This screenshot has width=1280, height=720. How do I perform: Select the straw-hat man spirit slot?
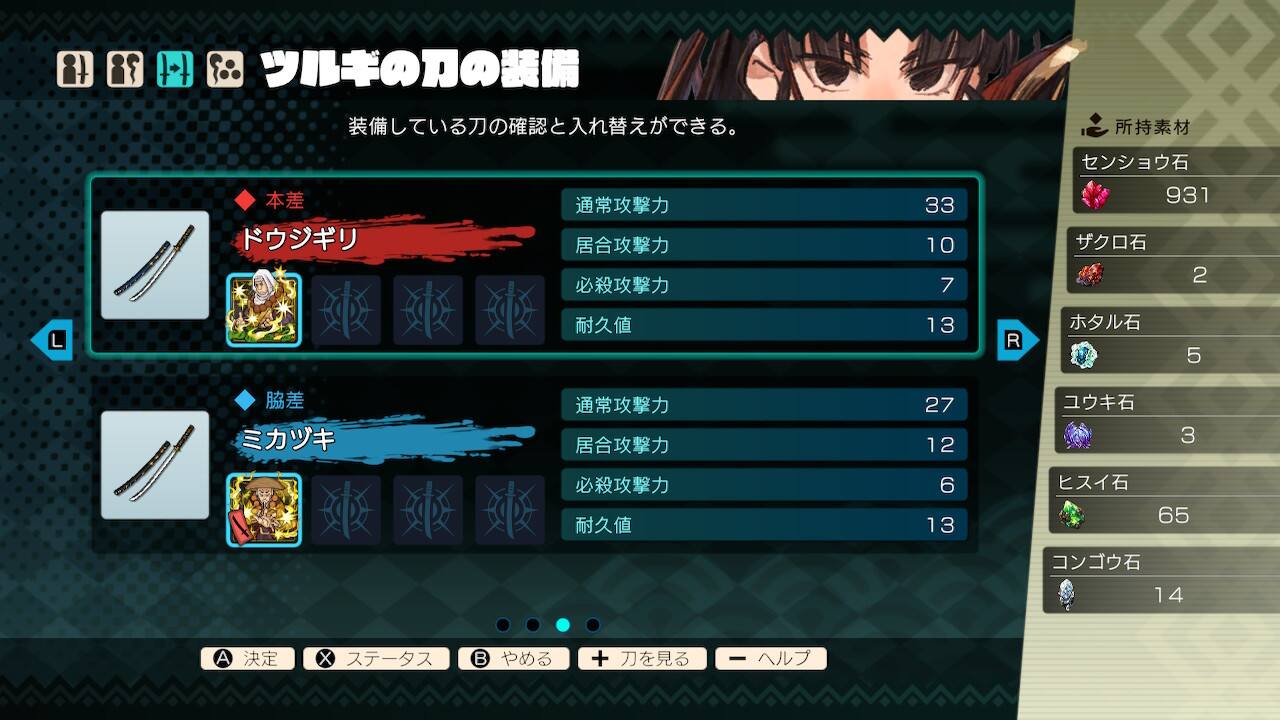point(264,510)
